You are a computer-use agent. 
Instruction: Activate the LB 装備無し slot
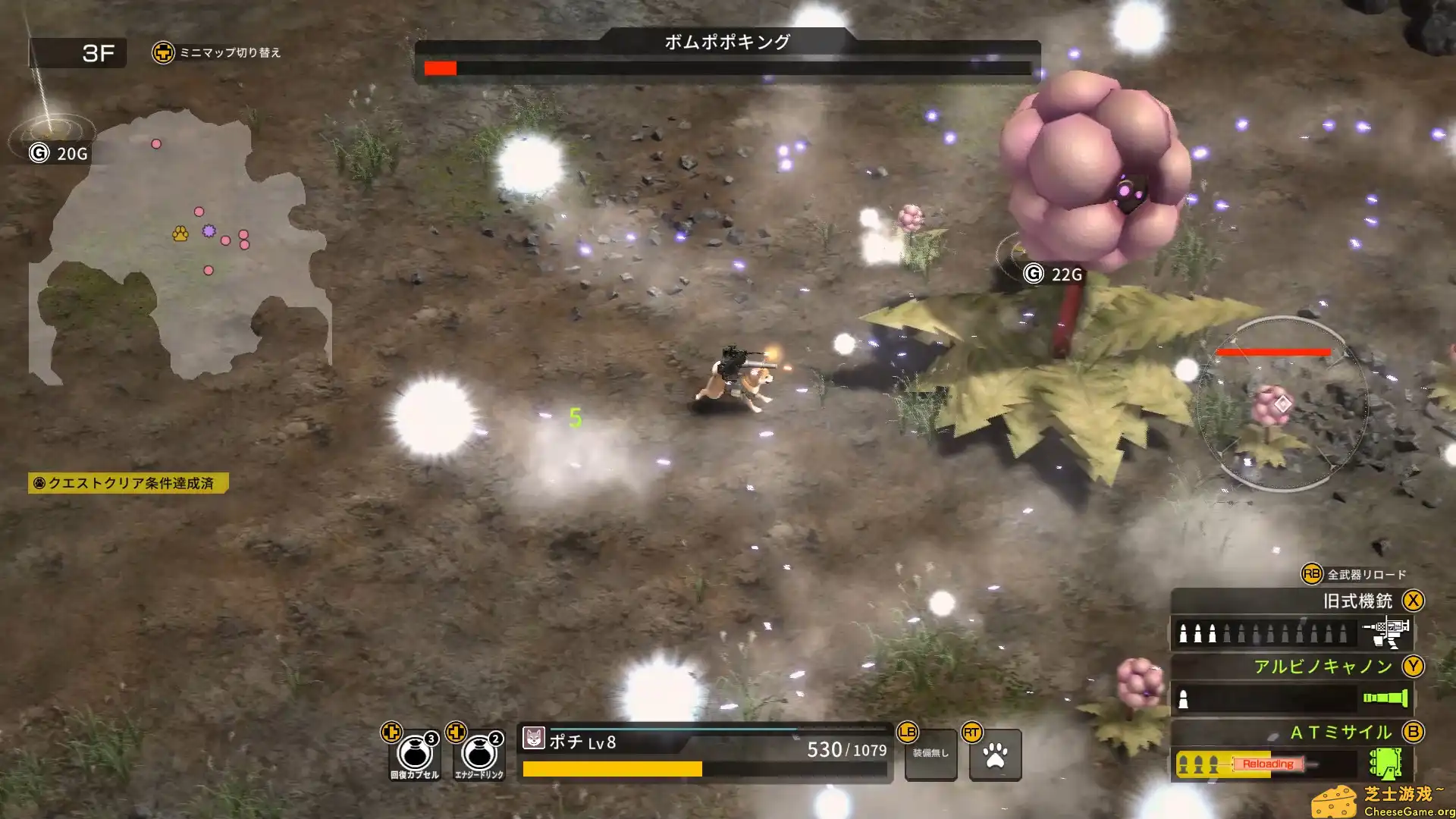point(930,755)
